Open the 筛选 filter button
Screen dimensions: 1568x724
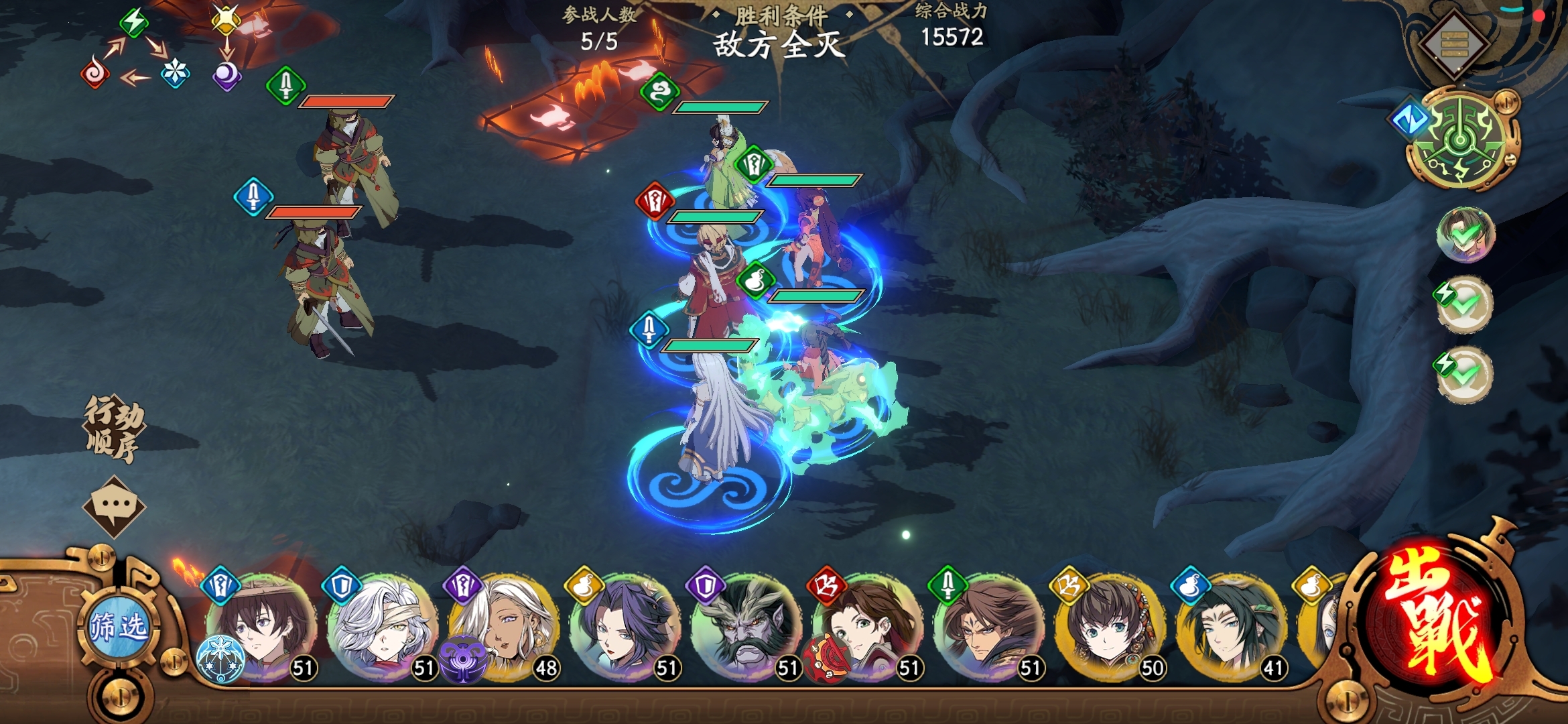(x=119, y=627)
